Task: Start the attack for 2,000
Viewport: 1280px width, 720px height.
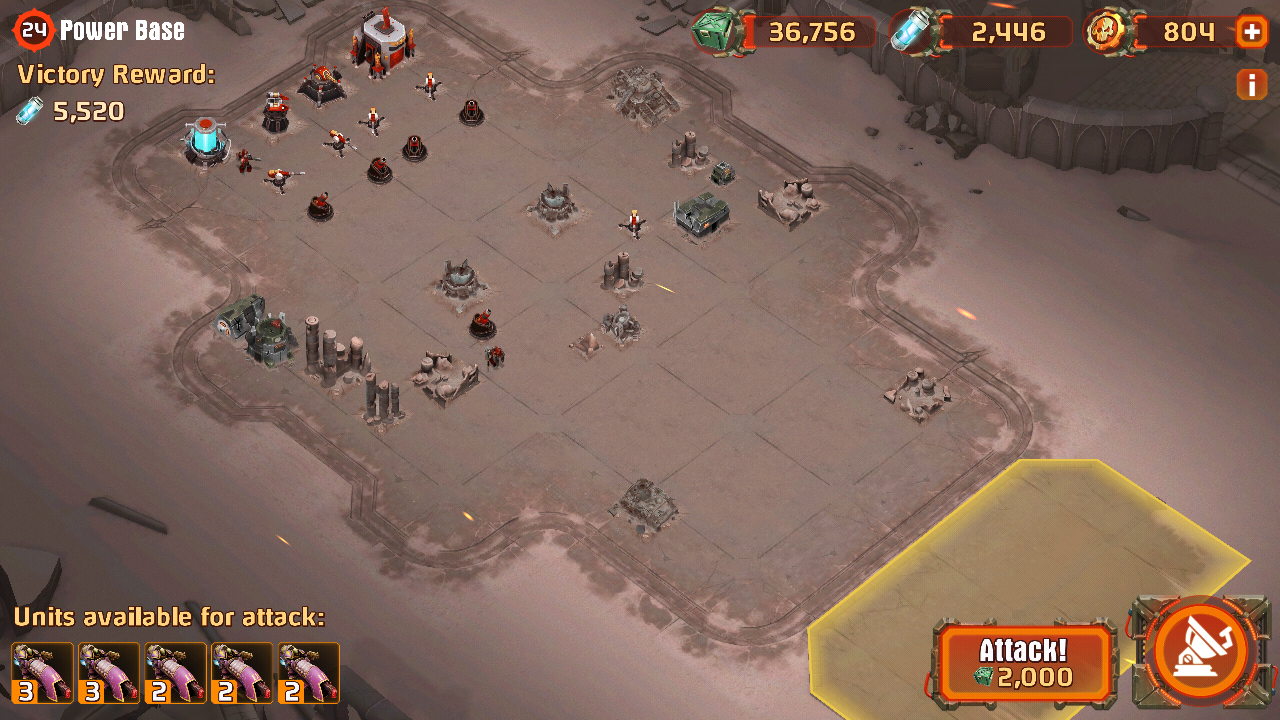Action: click(x=1024, y=663)
